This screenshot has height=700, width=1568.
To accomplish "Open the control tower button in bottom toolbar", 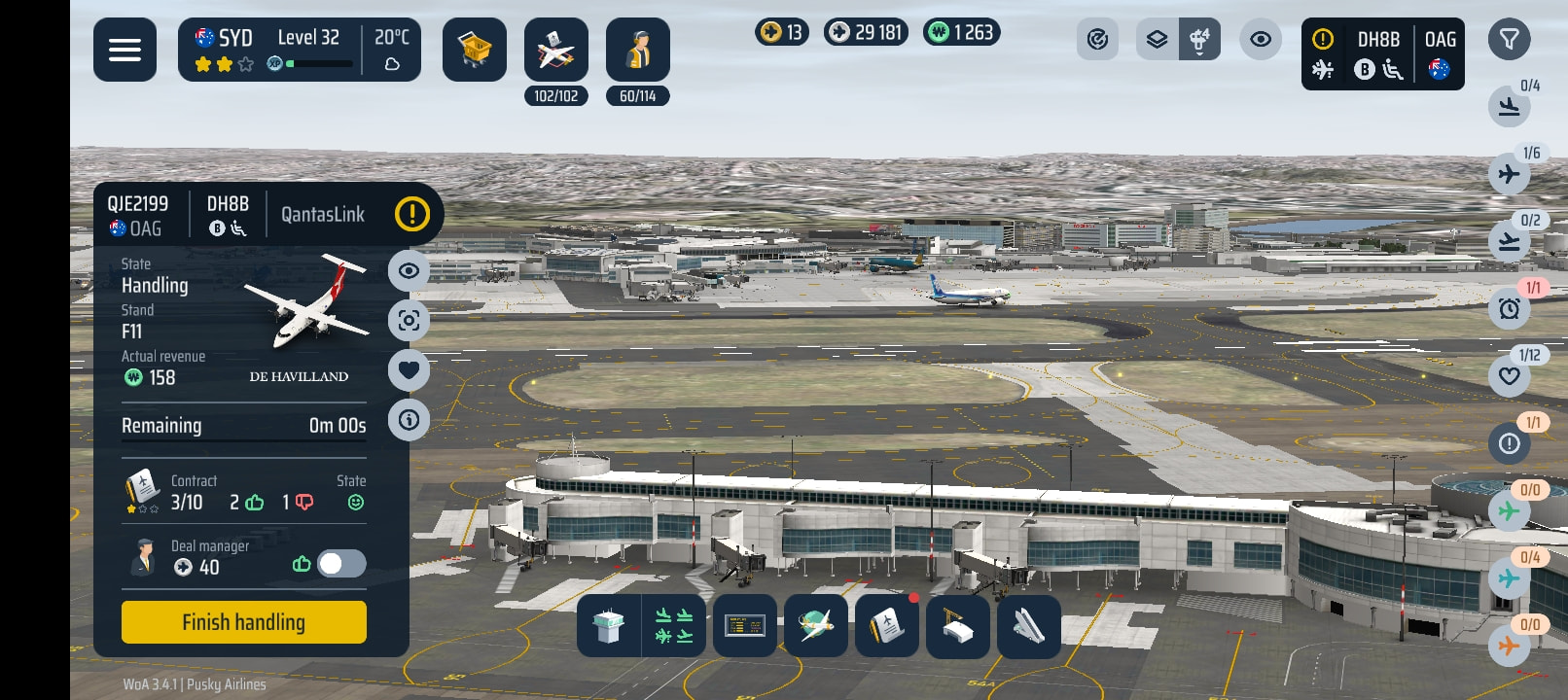I will (x=609, y=626).
